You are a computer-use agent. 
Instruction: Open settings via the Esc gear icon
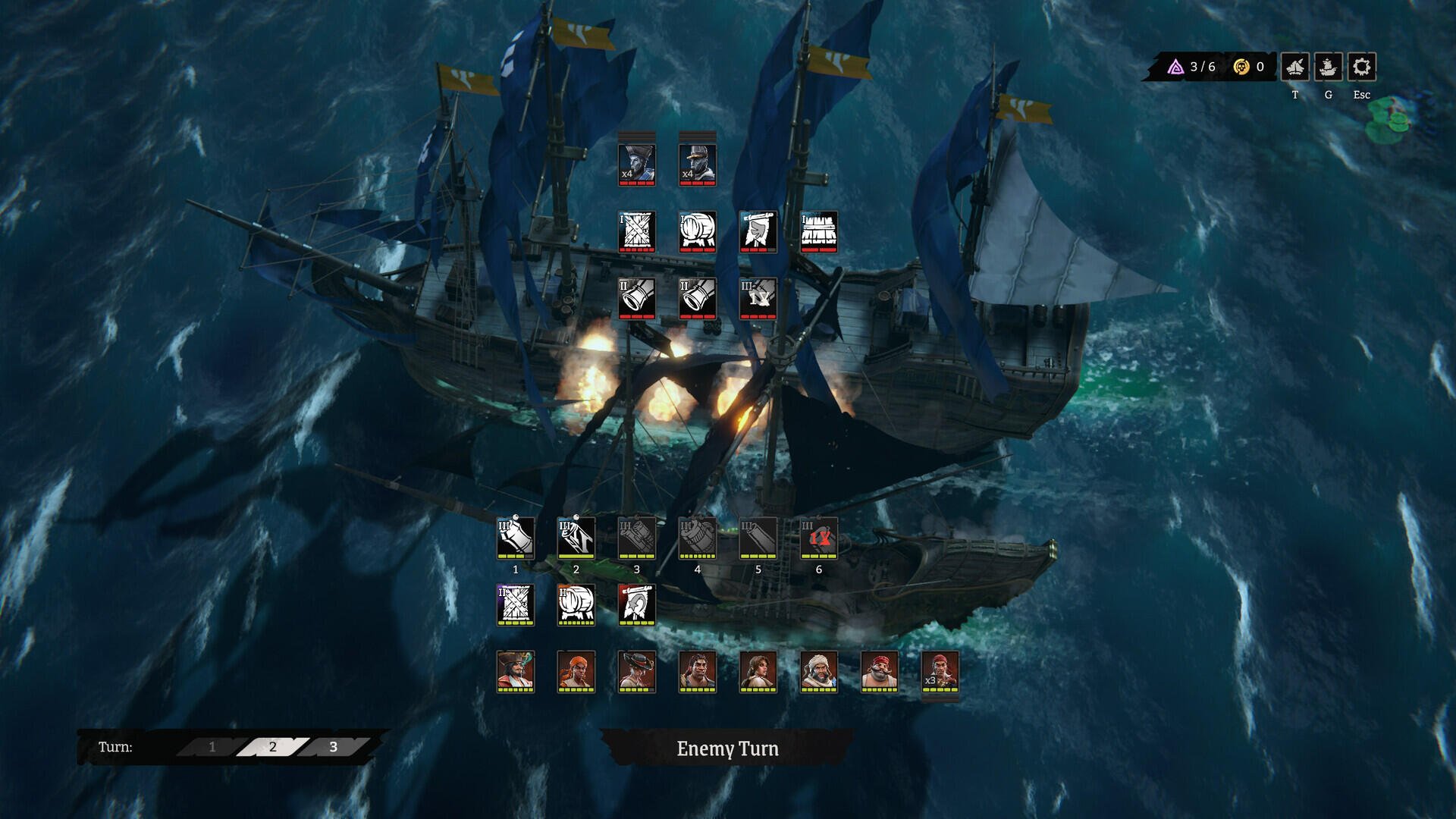click(x=1361, y=67)
